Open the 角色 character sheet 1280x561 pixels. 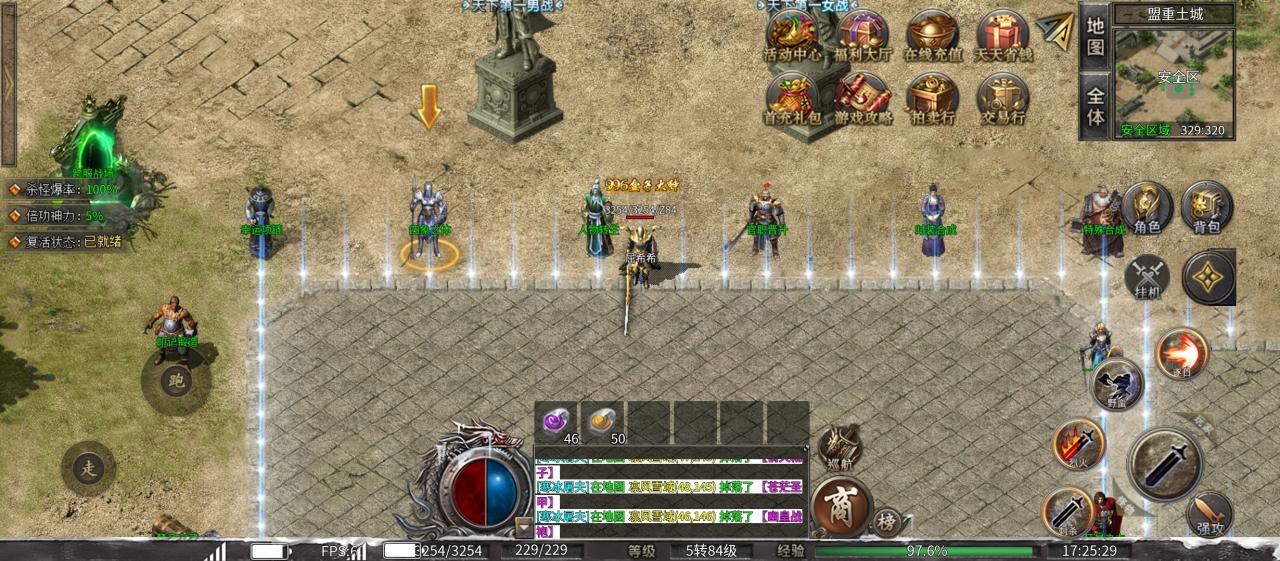(1147, 207)
